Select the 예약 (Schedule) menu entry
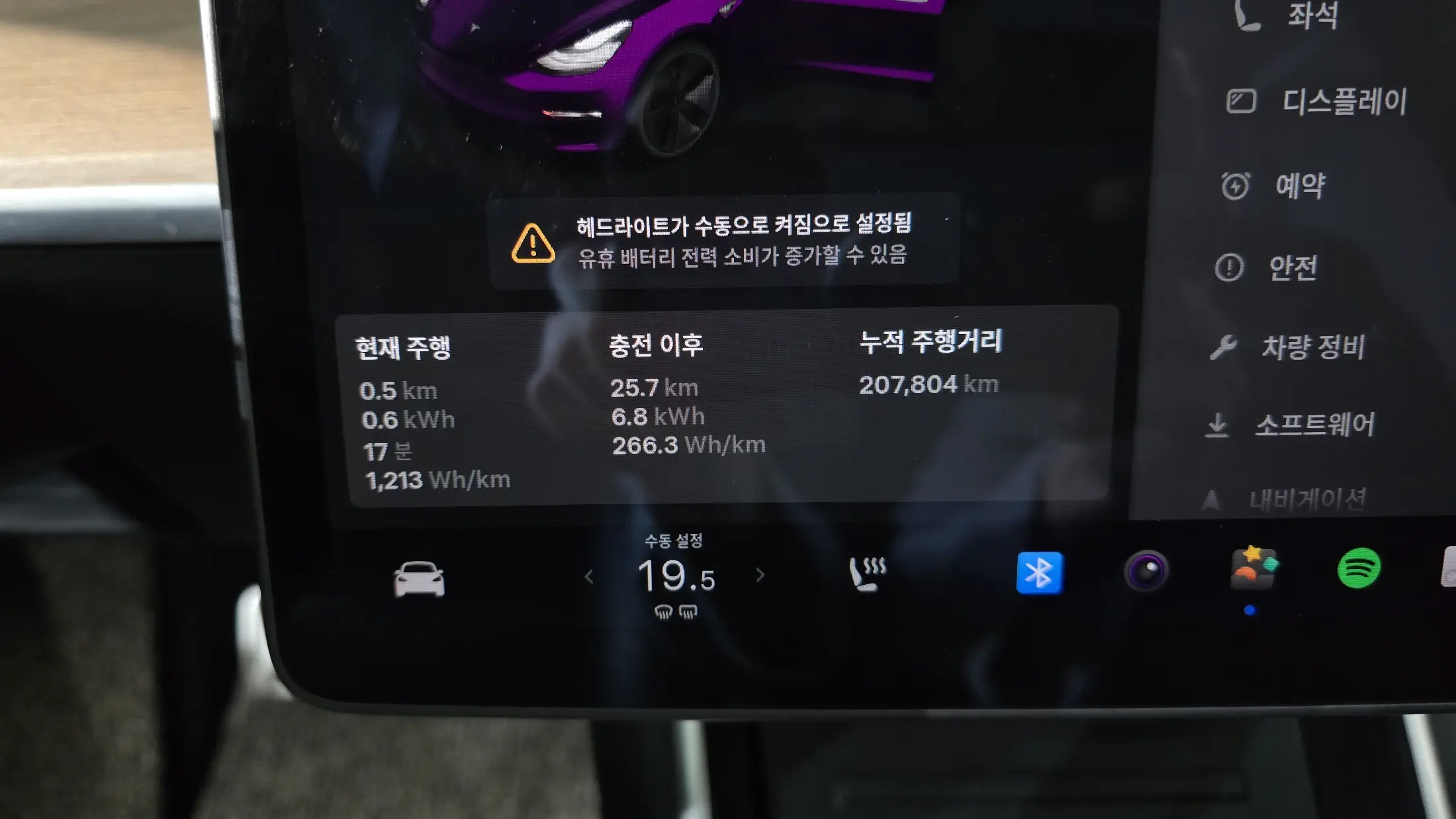The image size is (1456, 819). [1274, 186]
